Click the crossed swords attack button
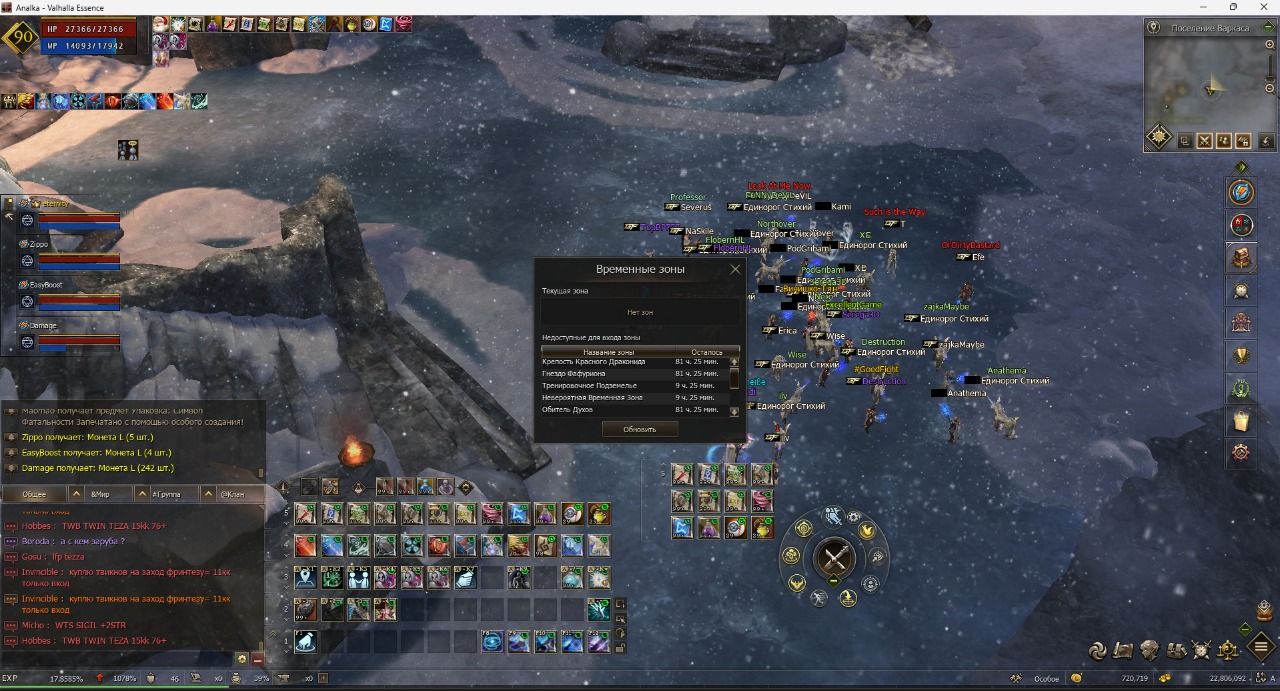The image size is (1280, 691). tap(835, 558)
